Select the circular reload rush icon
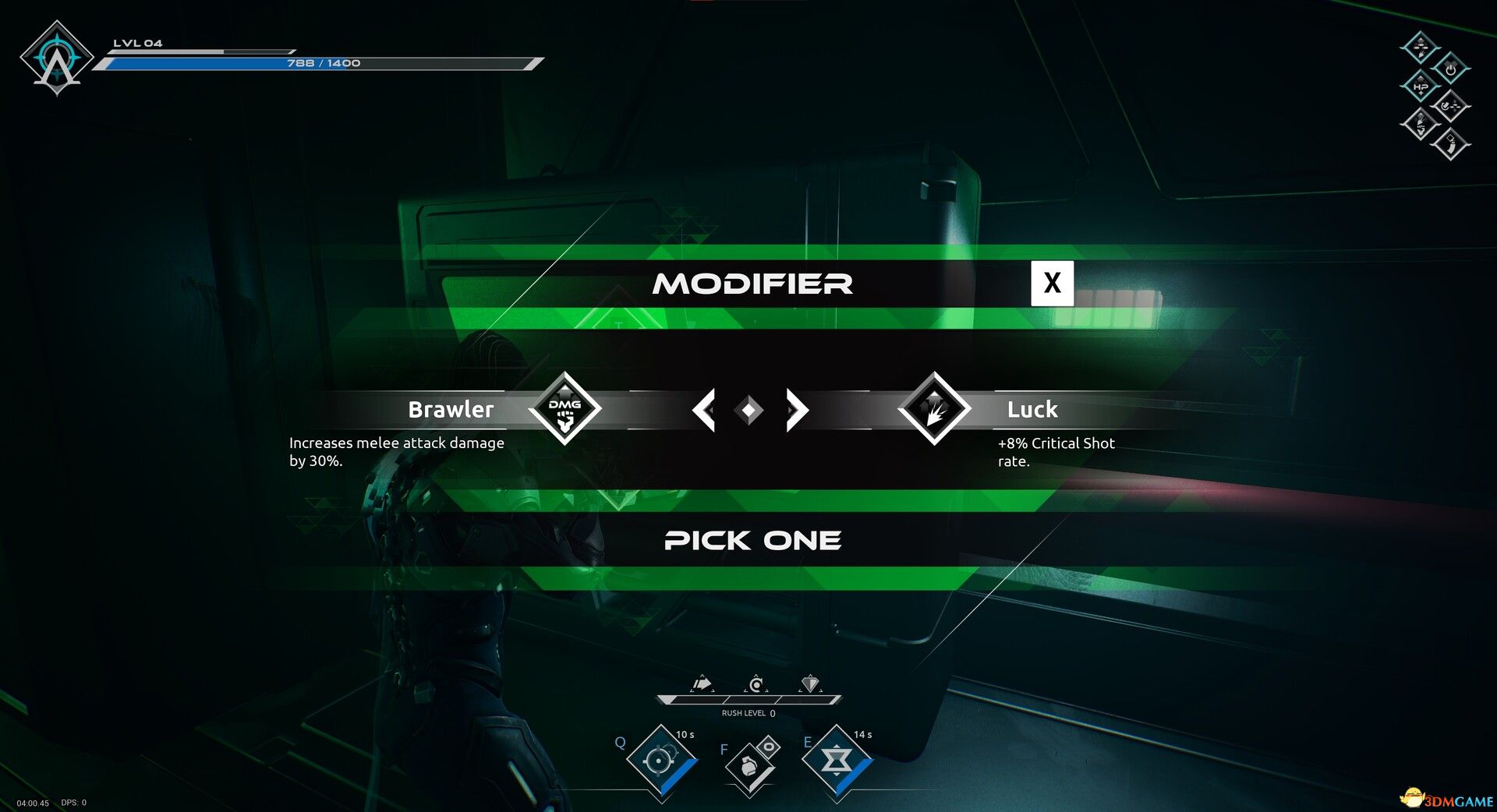1497x812 pixels. click(x=756, y=684)
